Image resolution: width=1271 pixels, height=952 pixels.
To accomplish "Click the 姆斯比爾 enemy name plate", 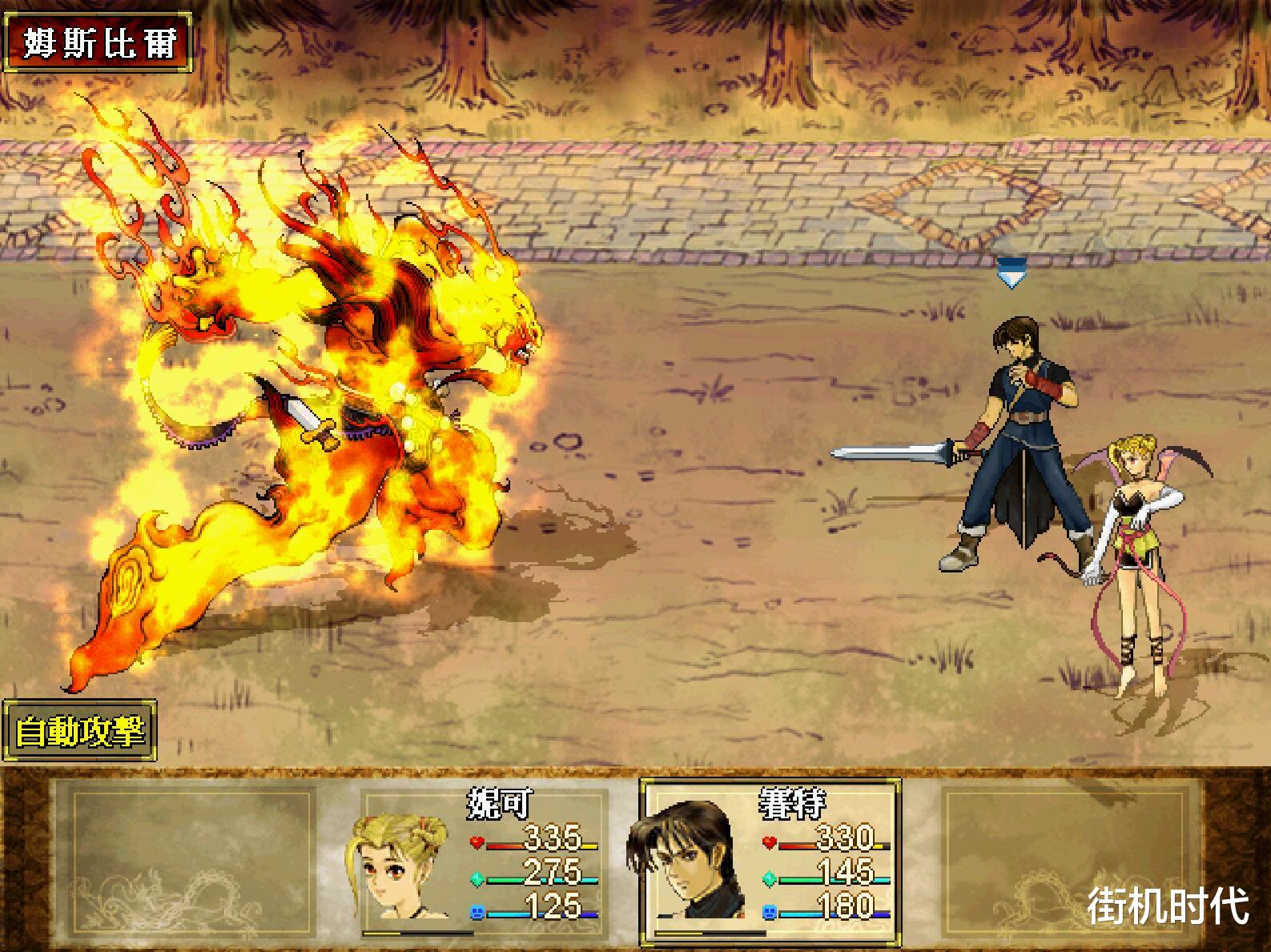I will pos(98,42).
